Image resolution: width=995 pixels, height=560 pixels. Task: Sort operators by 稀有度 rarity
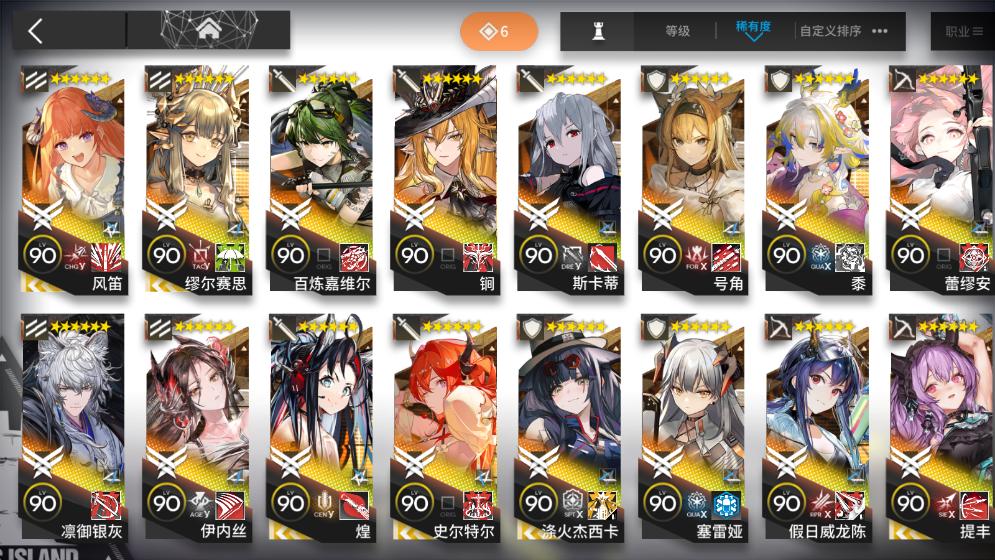[753, 30]
